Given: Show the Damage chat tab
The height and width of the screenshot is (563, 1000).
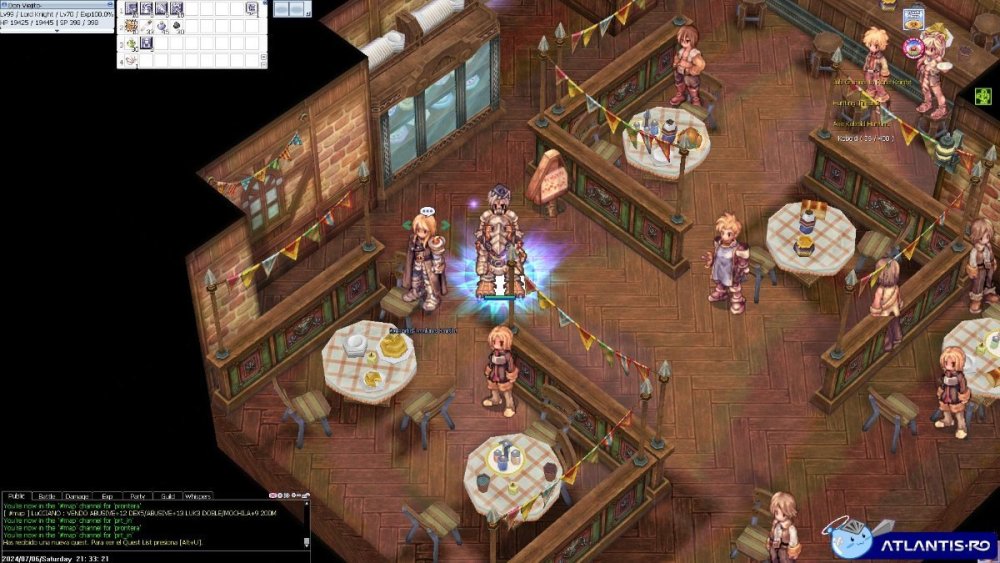Looking at the screenshot, I should [x=77, y=496].
